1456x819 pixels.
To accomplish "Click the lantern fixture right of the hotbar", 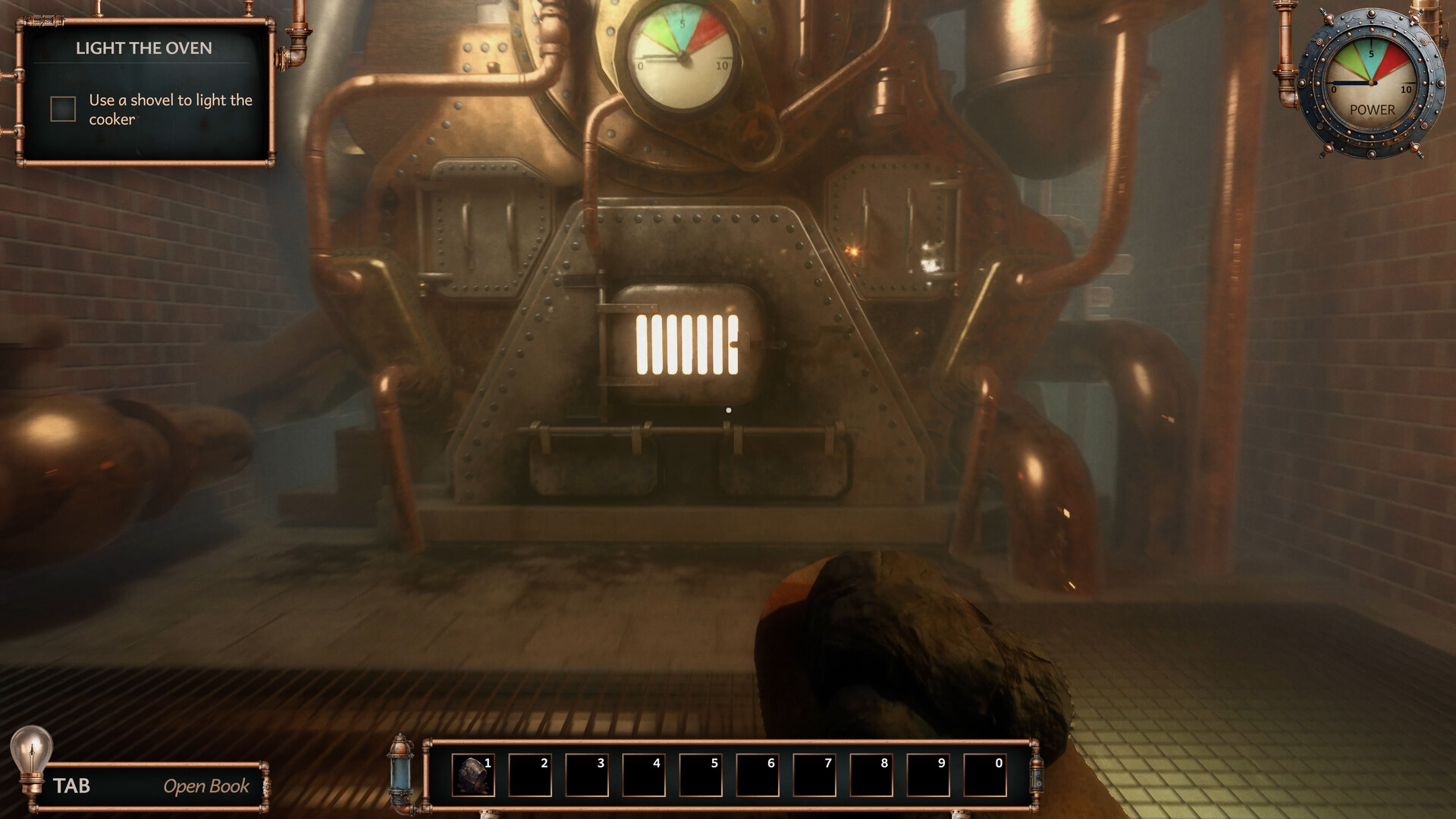I will pos(1037,775).
